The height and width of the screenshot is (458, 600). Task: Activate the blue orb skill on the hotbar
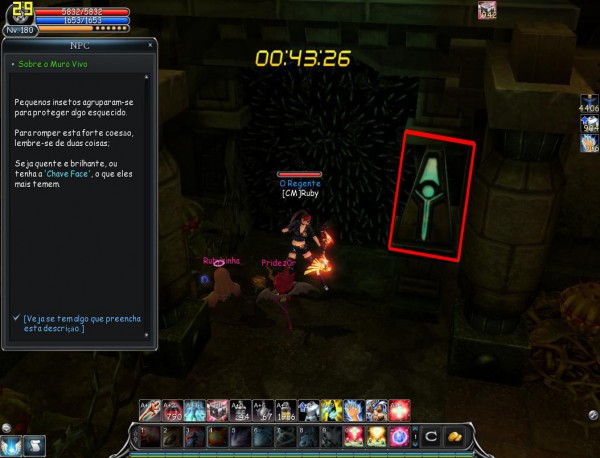pos(400,436)
